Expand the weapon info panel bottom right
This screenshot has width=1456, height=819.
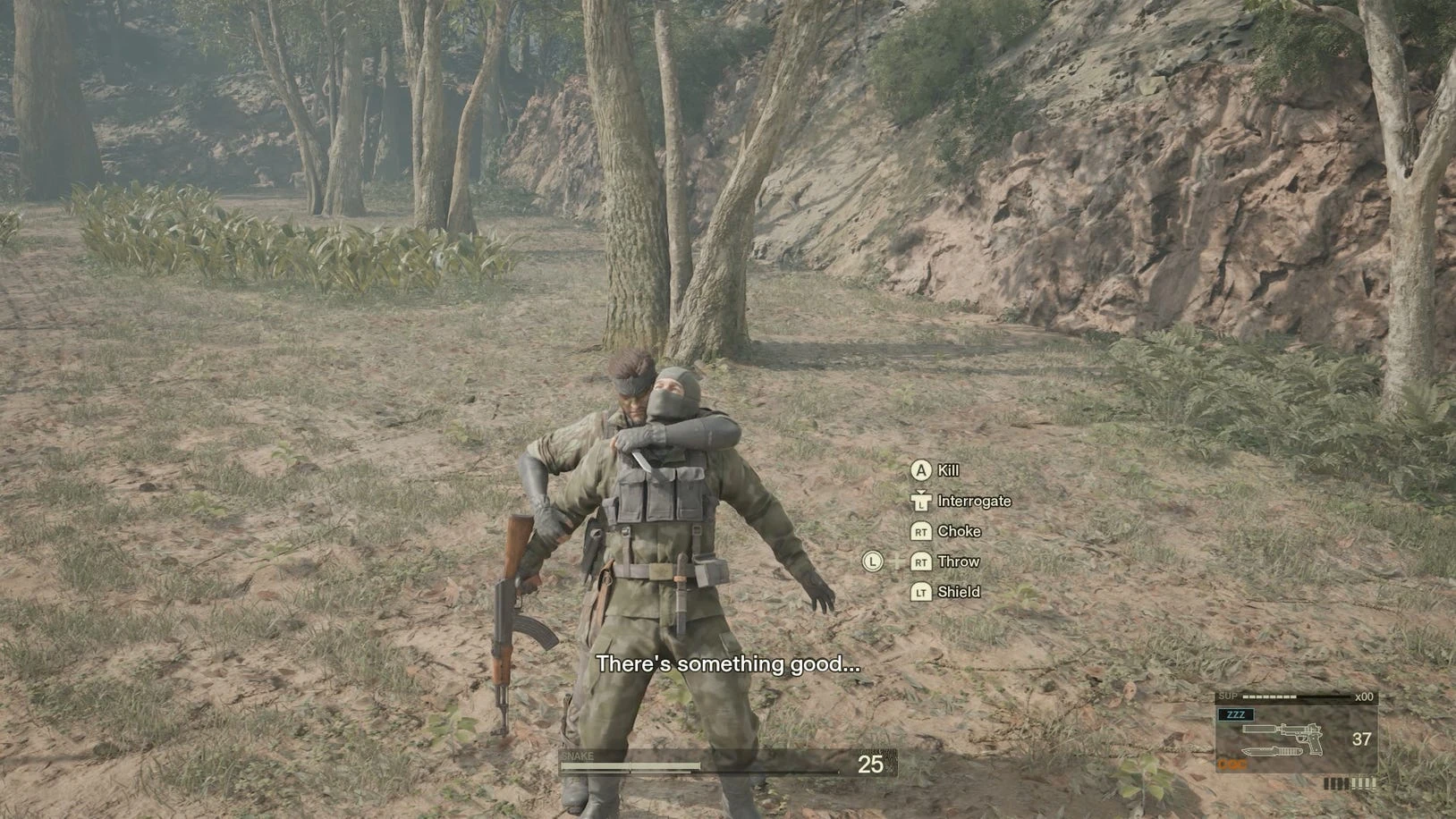[x=1297, y=733]
